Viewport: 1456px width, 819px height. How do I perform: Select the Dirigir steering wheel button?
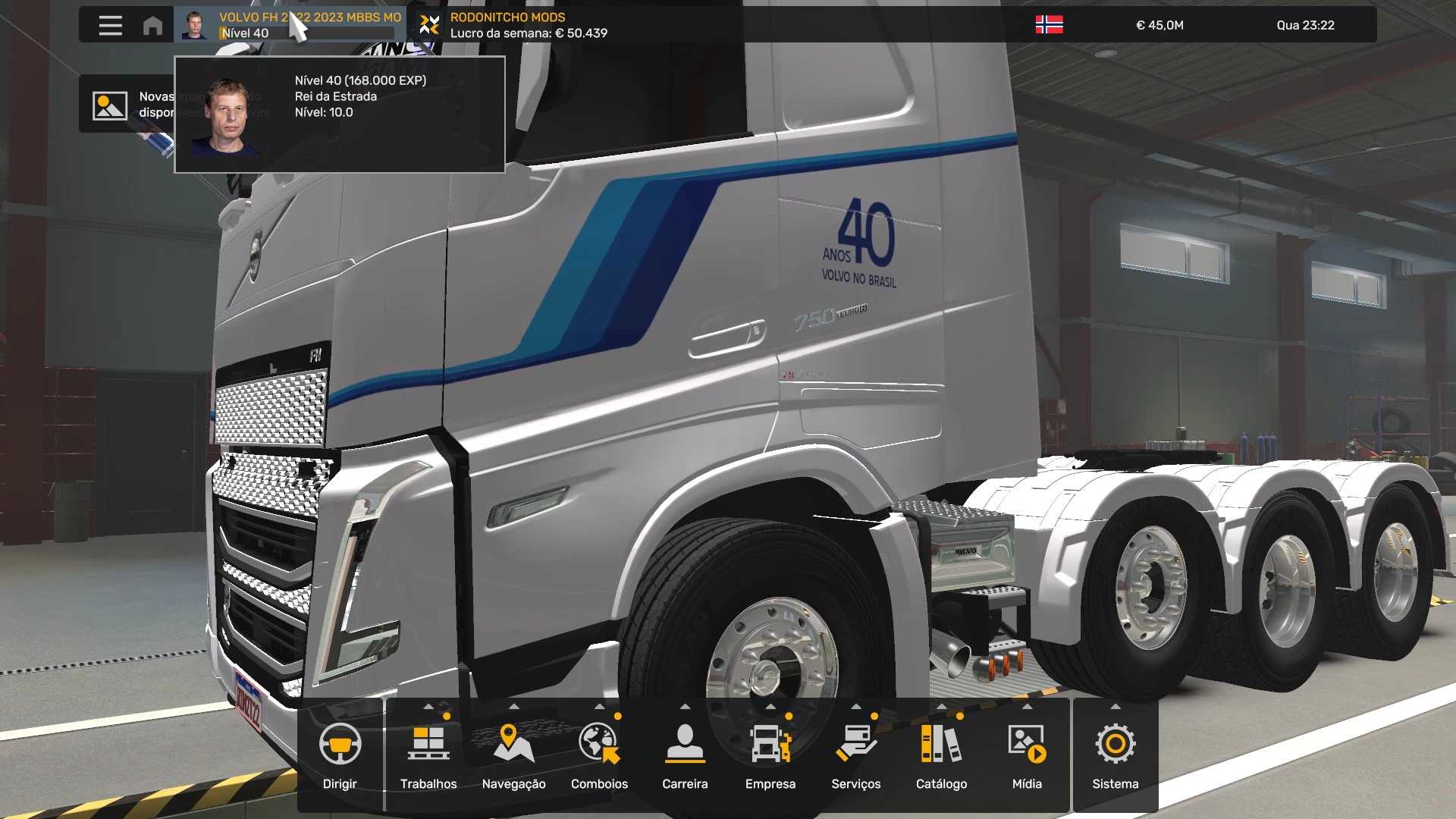(x=340, y=755)
